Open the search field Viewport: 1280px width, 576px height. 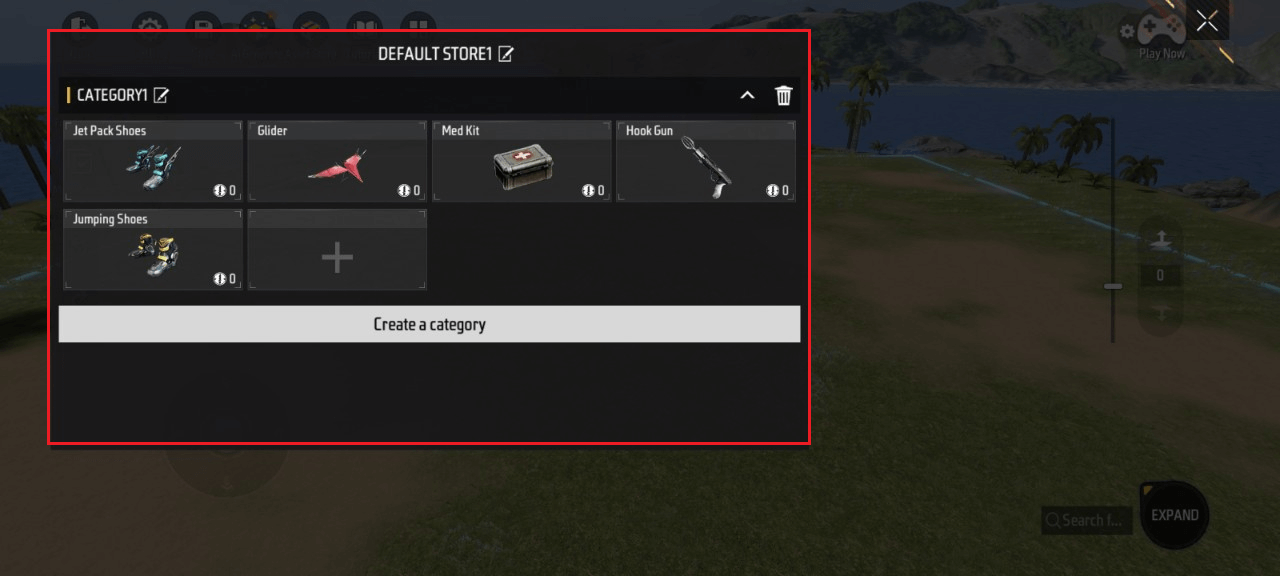pos(1088,520)
